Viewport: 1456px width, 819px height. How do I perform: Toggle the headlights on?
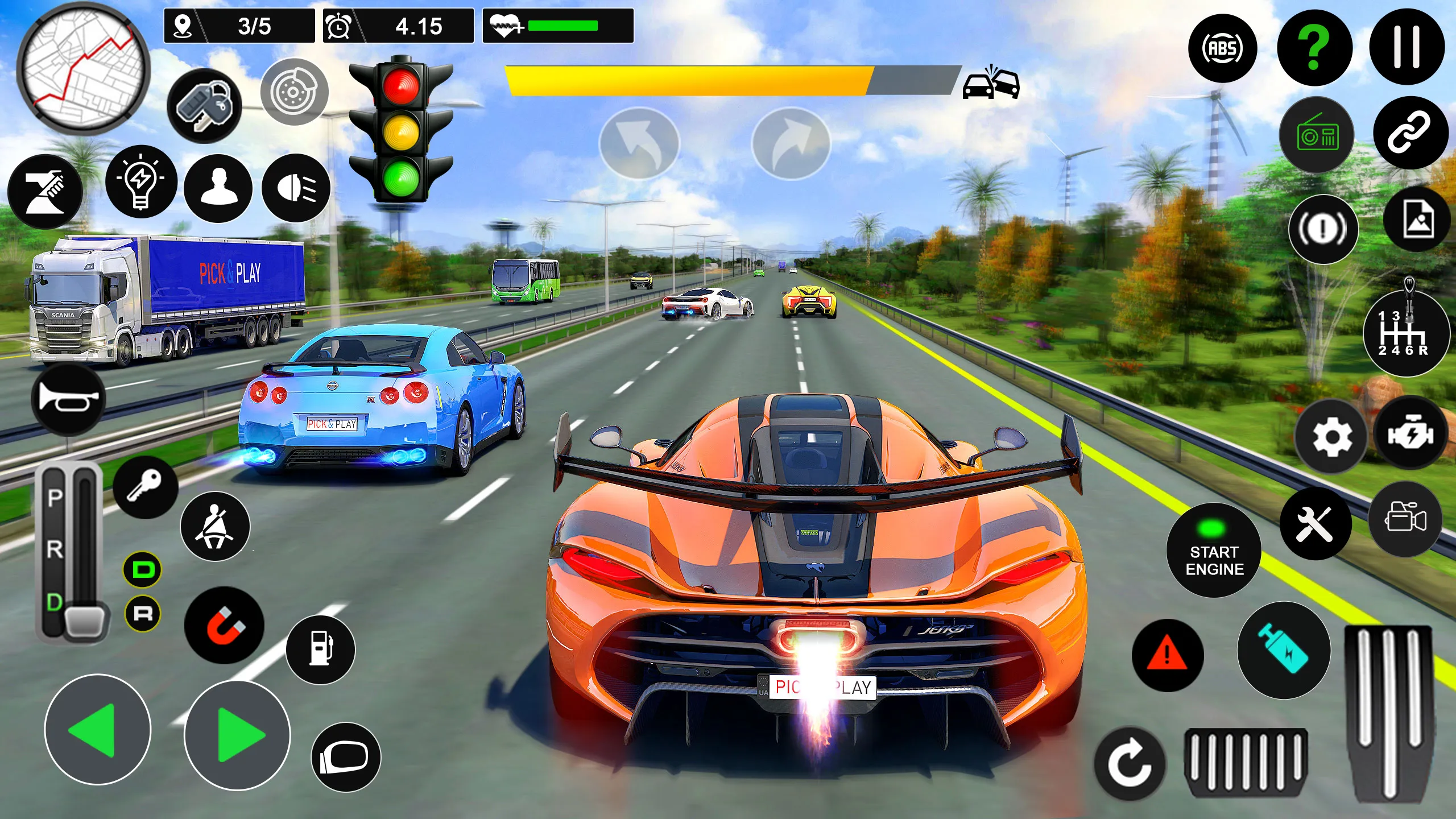click(296, 188)
